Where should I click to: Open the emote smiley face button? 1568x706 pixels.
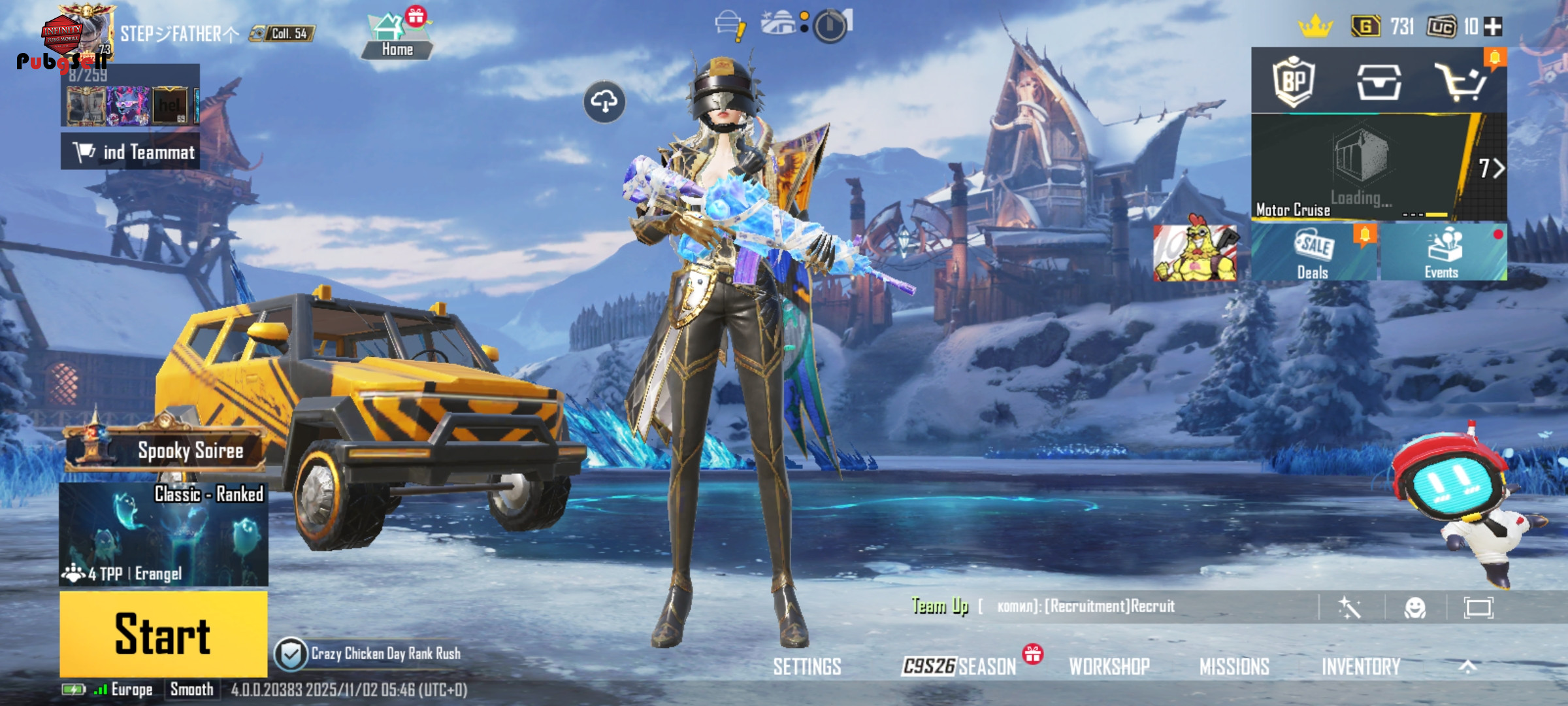[x=1414, y=608]
